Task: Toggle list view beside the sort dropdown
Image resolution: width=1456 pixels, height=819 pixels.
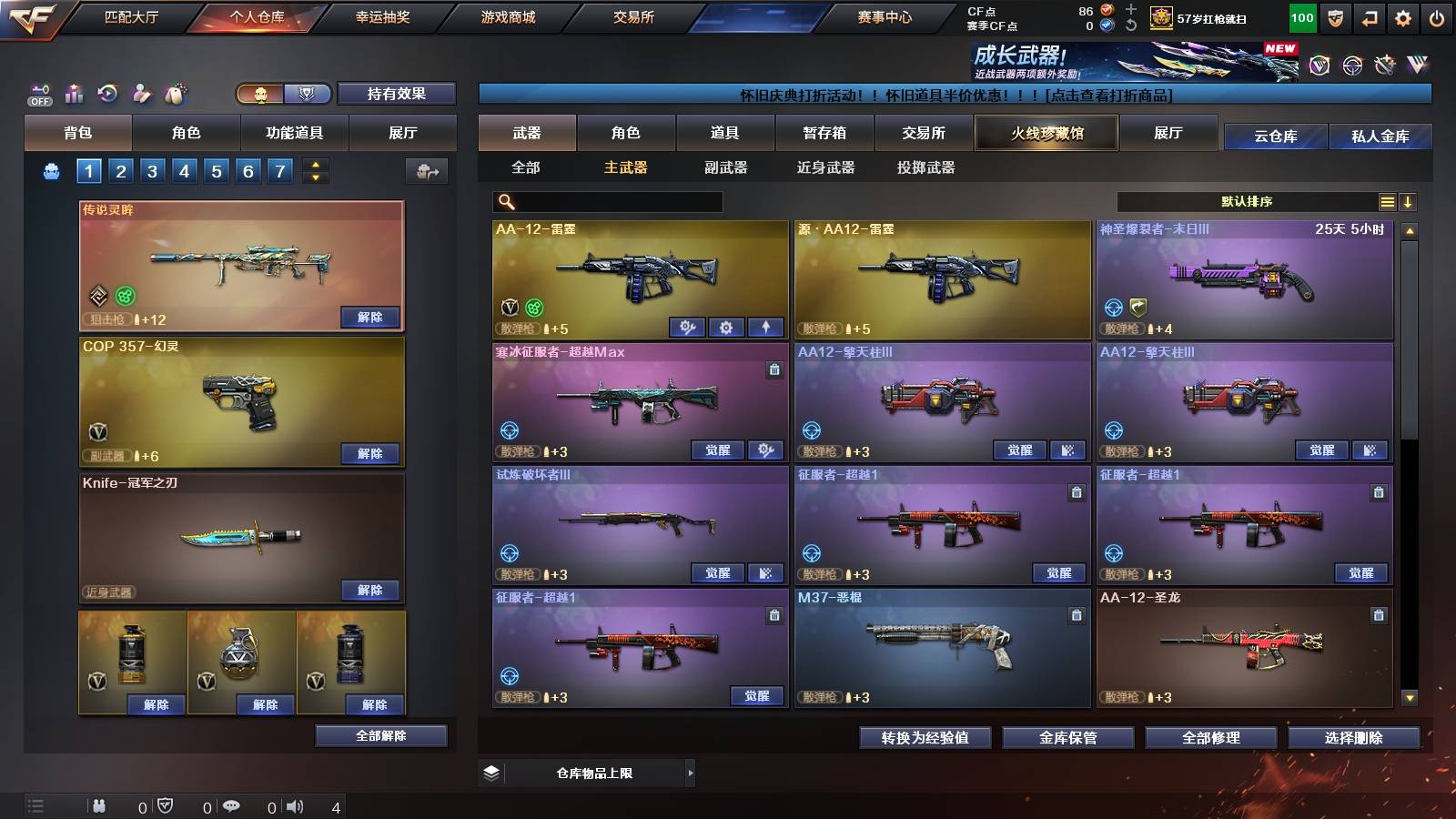Action: [x=1387, y=201]
